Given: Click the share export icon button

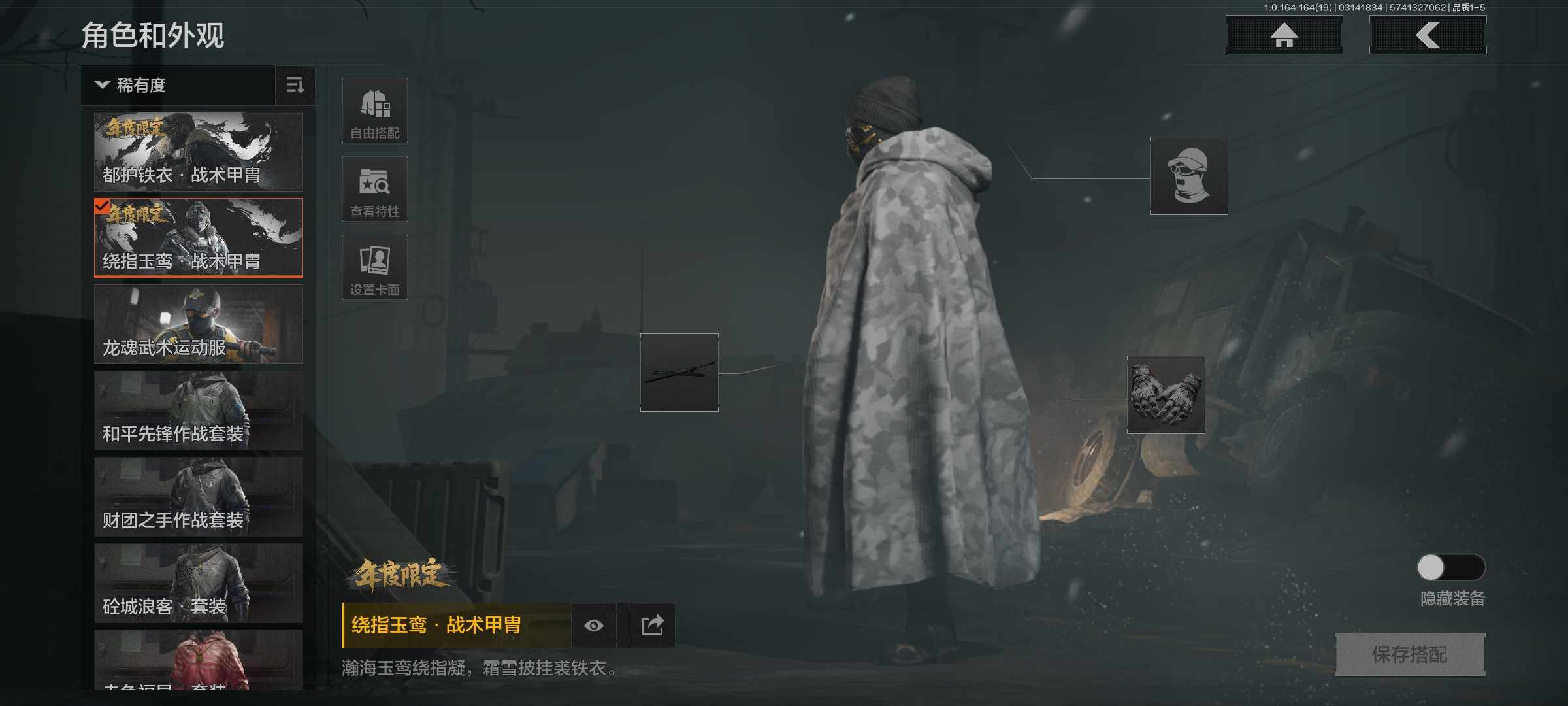Looking at the screenshot, I should pos(652,626).
